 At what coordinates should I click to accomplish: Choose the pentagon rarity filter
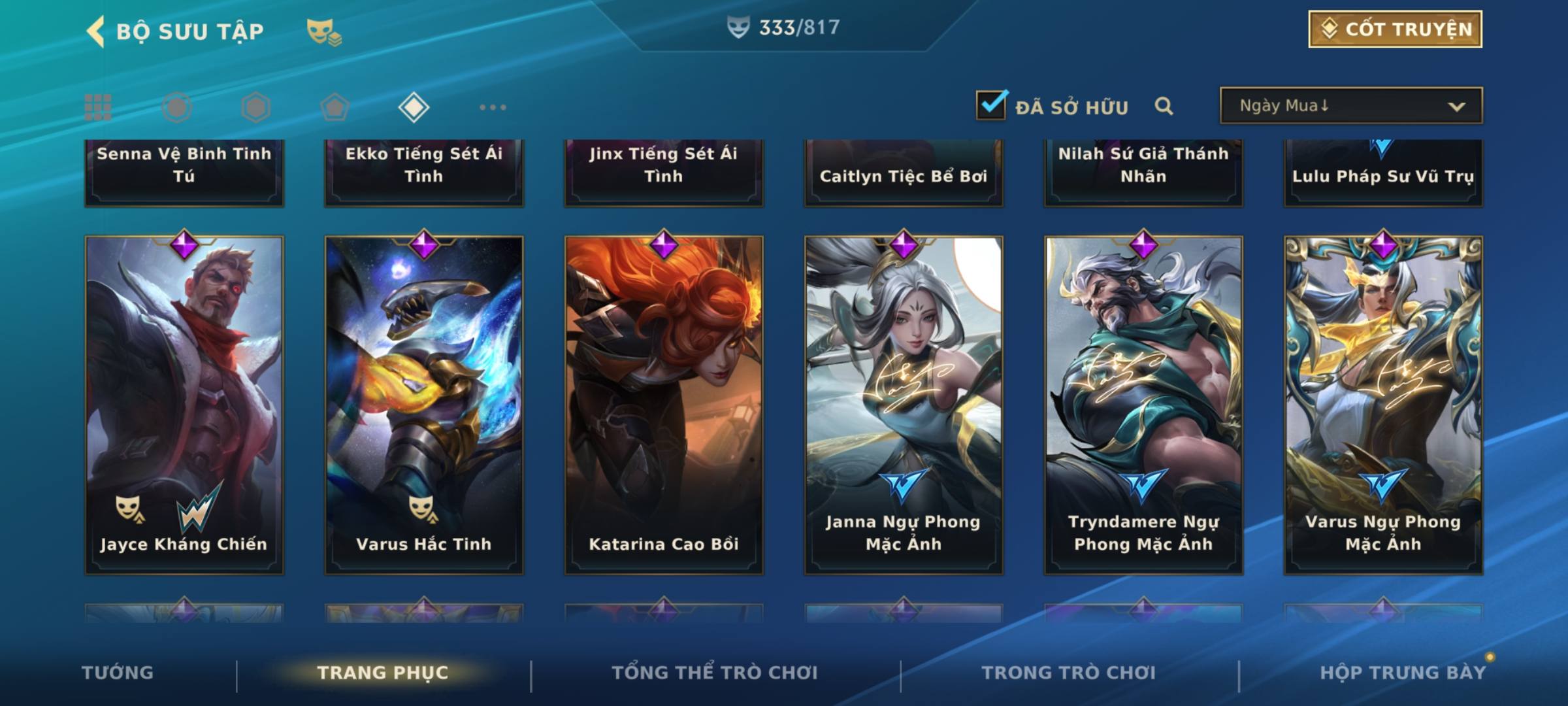pos(335,107)
